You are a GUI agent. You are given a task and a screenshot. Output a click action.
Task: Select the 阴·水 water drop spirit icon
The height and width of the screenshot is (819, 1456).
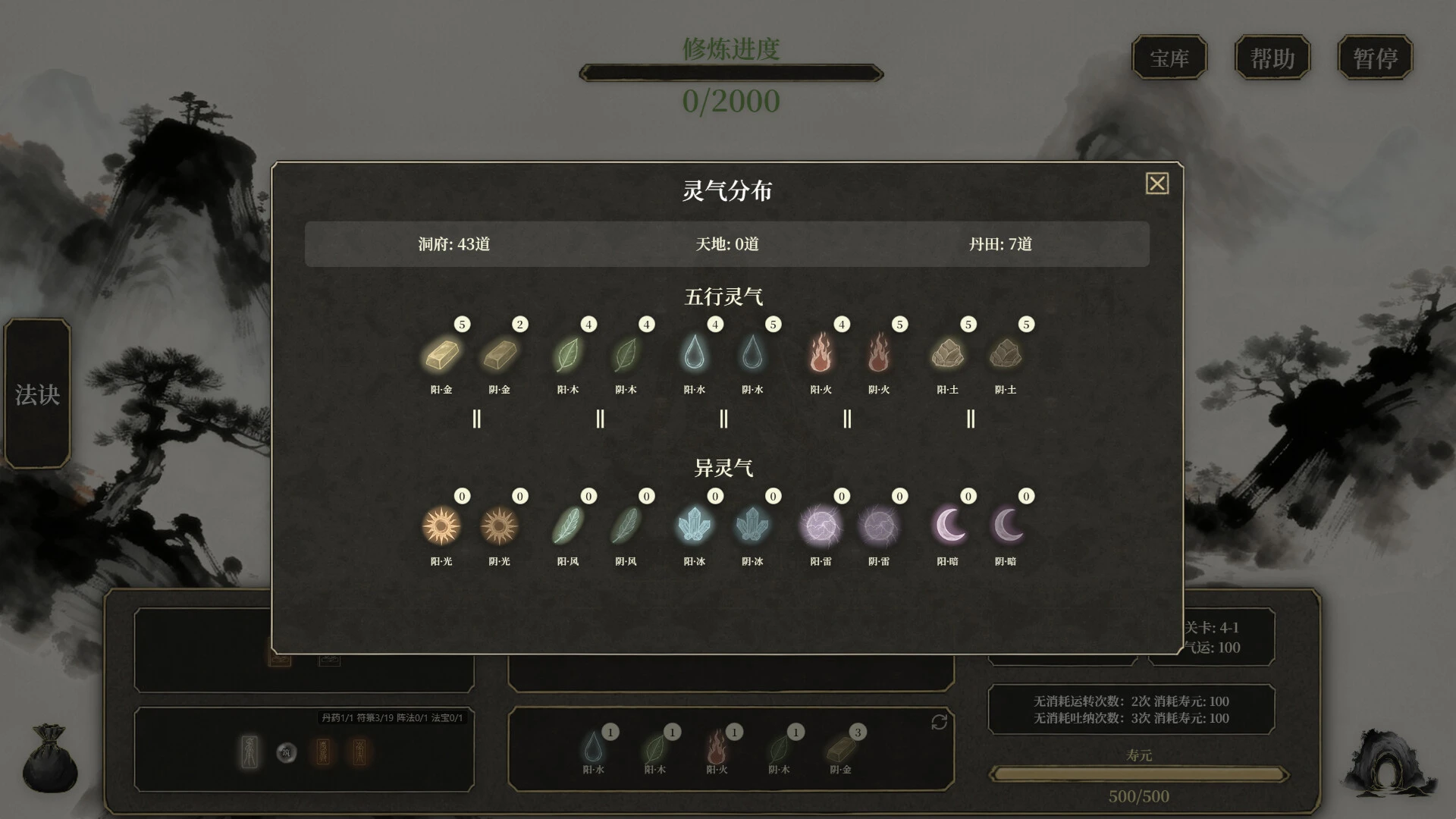pos(752,355)
